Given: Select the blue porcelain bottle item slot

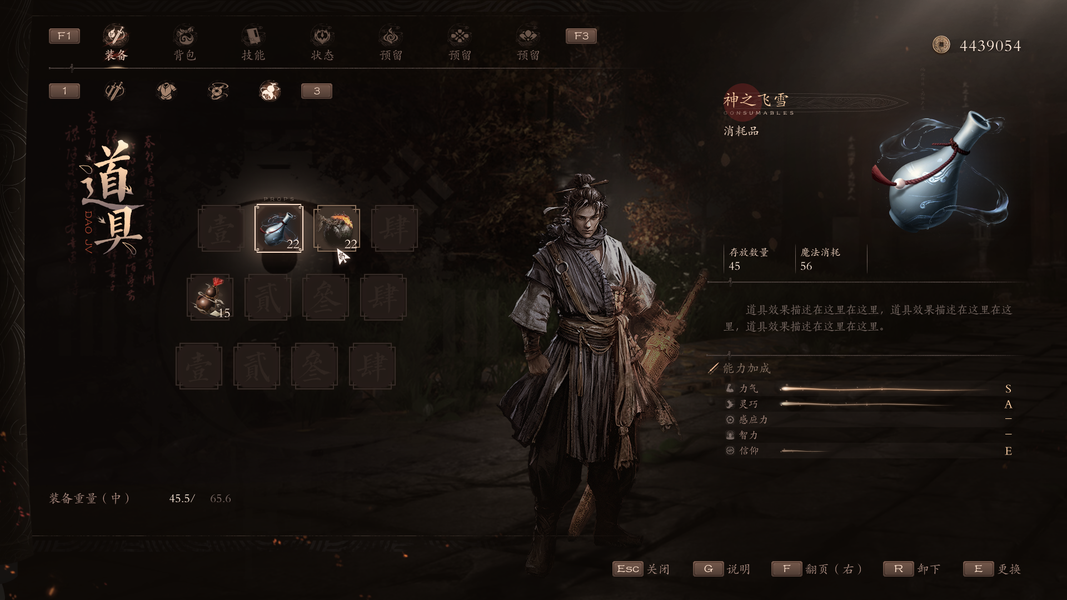Looking at the screenshot, I should point(279,228).
